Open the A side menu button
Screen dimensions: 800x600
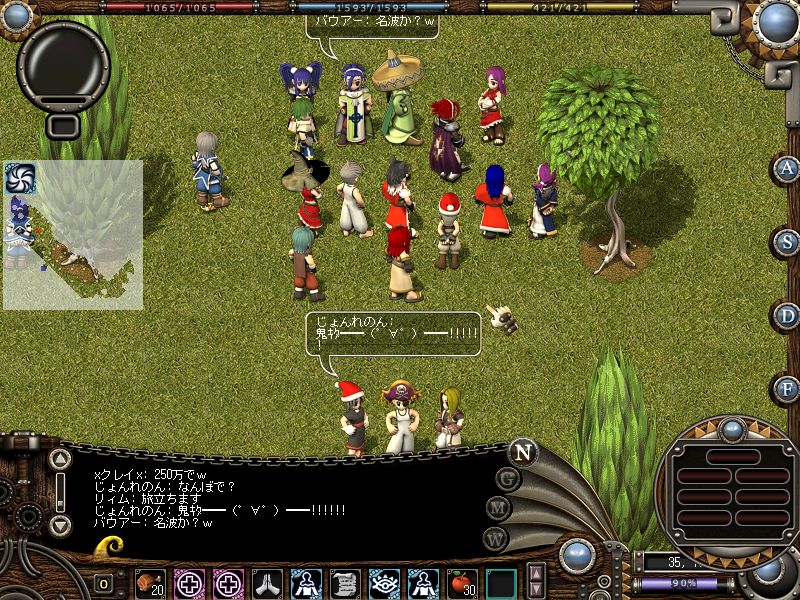[x=788, y=168]
